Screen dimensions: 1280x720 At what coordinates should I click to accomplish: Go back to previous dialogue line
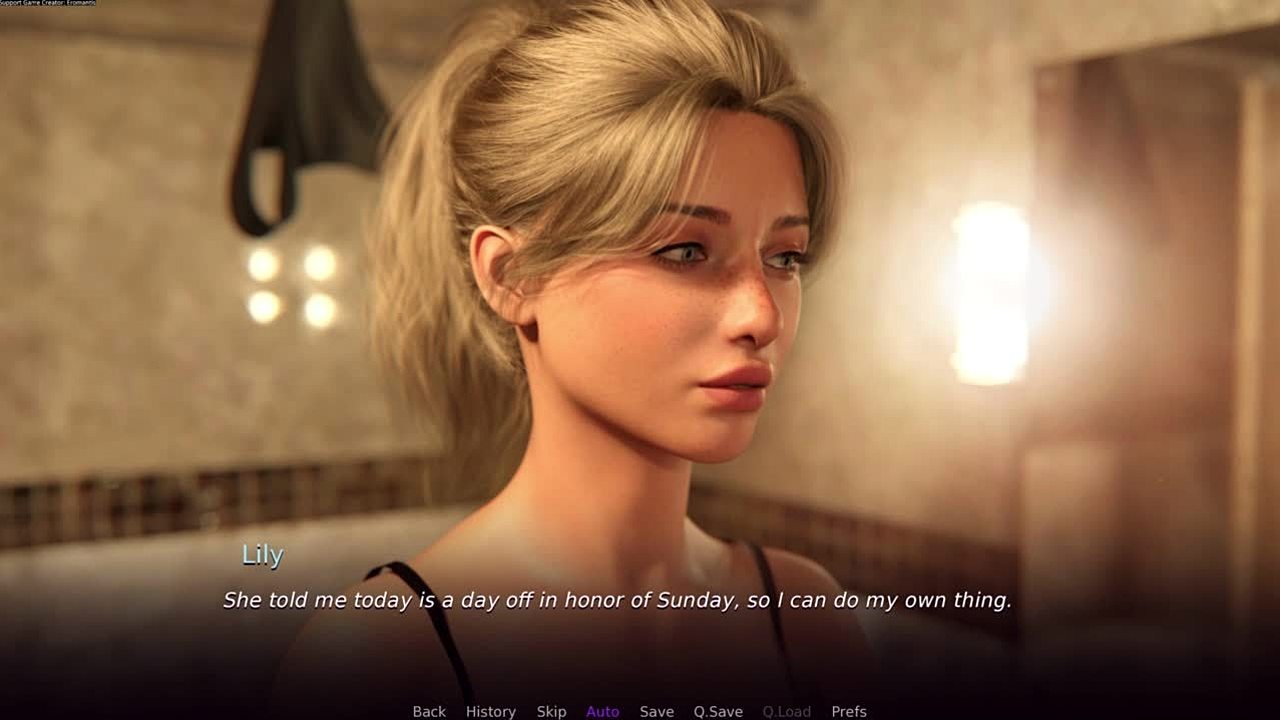429,711
